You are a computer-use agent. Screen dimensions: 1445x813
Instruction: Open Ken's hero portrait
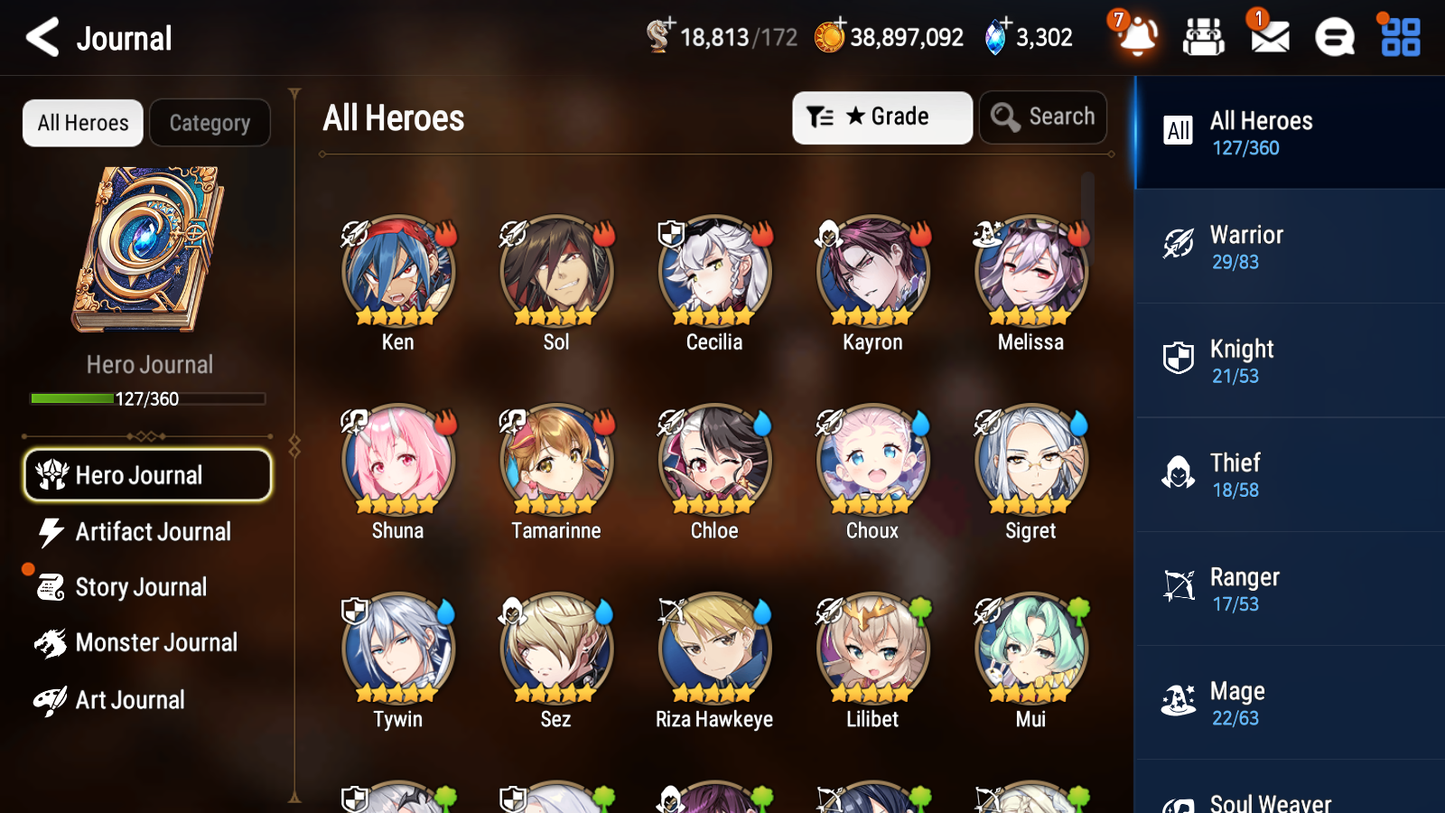point(397,270)
